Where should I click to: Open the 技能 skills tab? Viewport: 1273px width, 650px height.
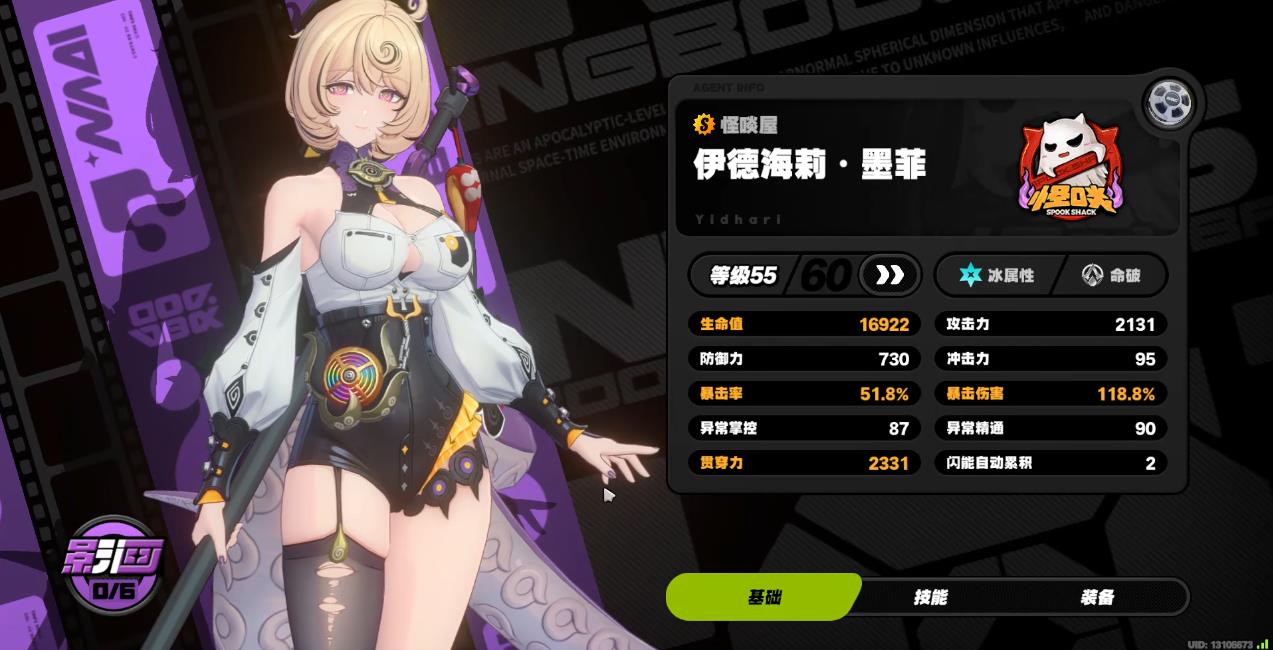click(930, 597)
